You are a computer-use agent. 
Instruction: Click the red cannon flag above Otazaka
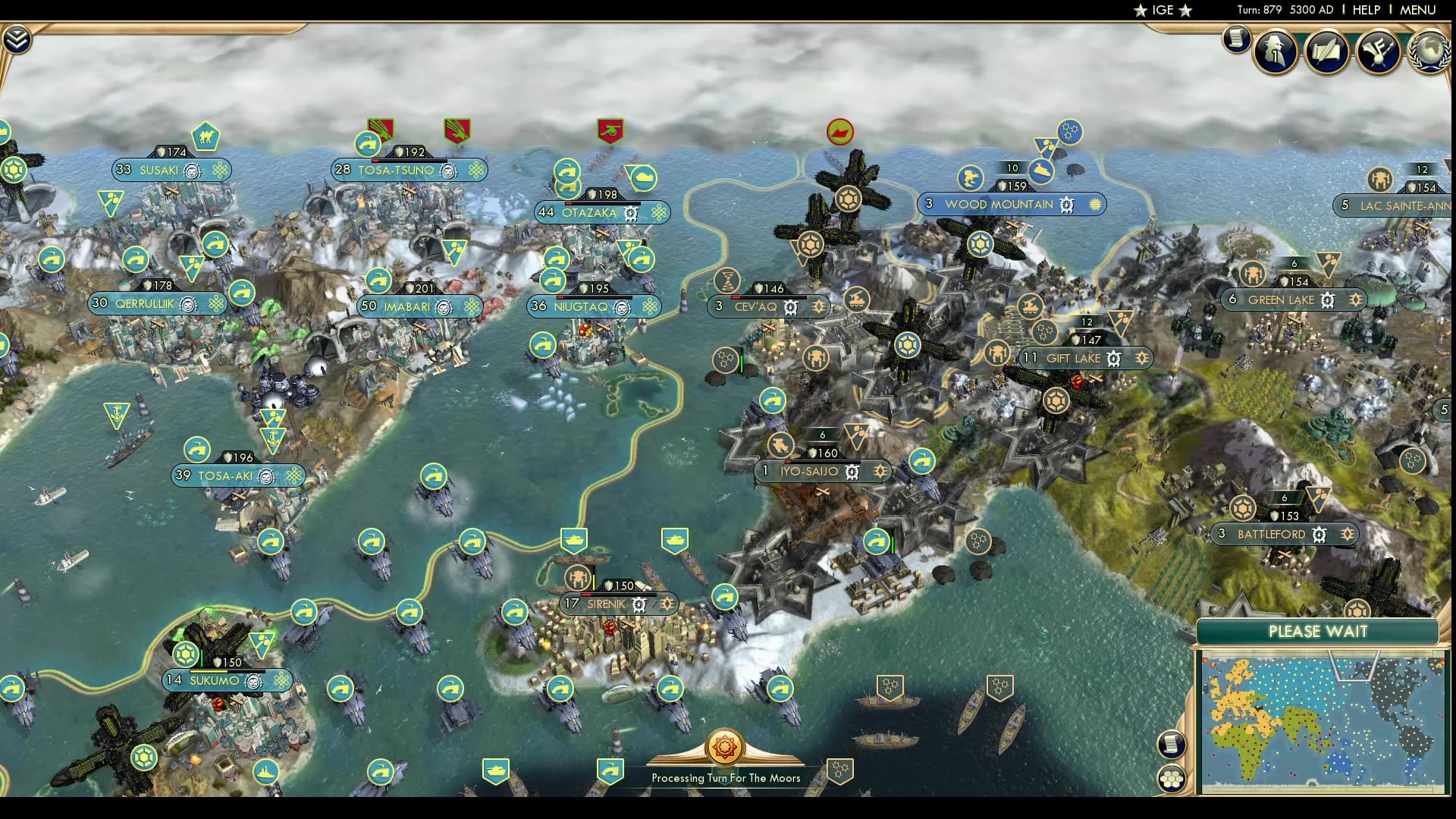tap(609, 132)
